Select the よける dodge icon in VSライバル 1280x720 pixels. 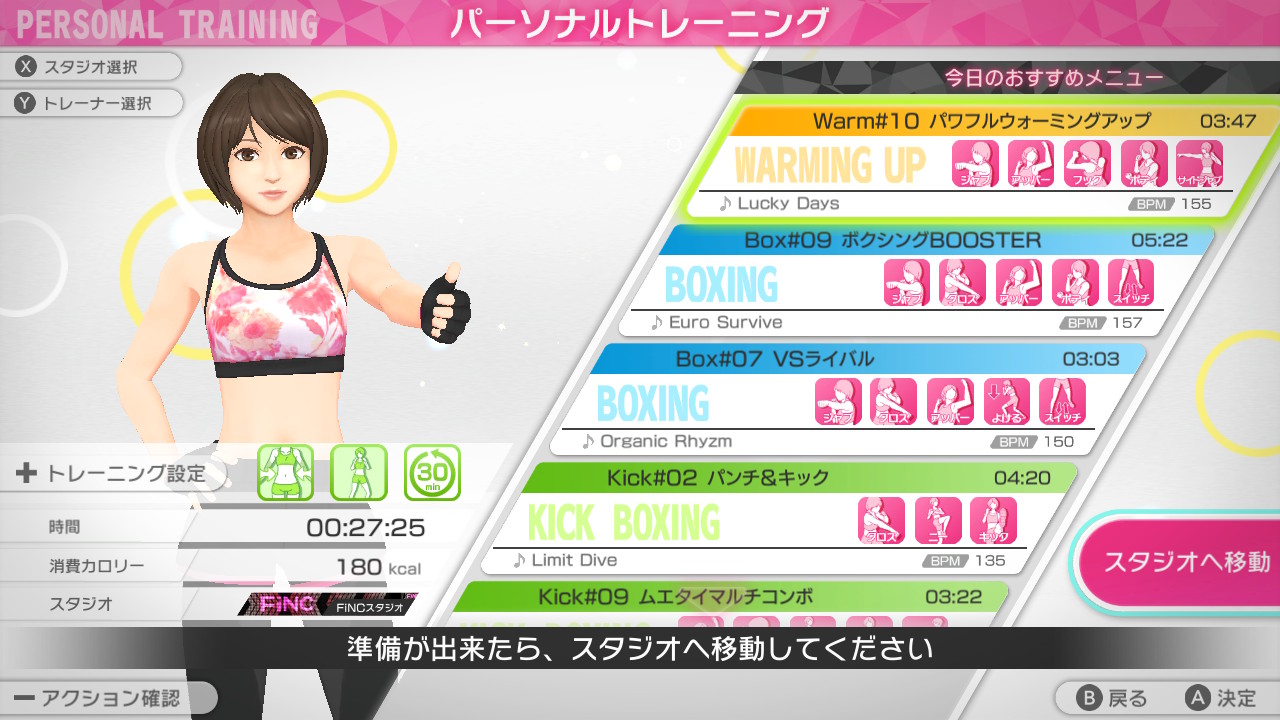(1005, 400)
